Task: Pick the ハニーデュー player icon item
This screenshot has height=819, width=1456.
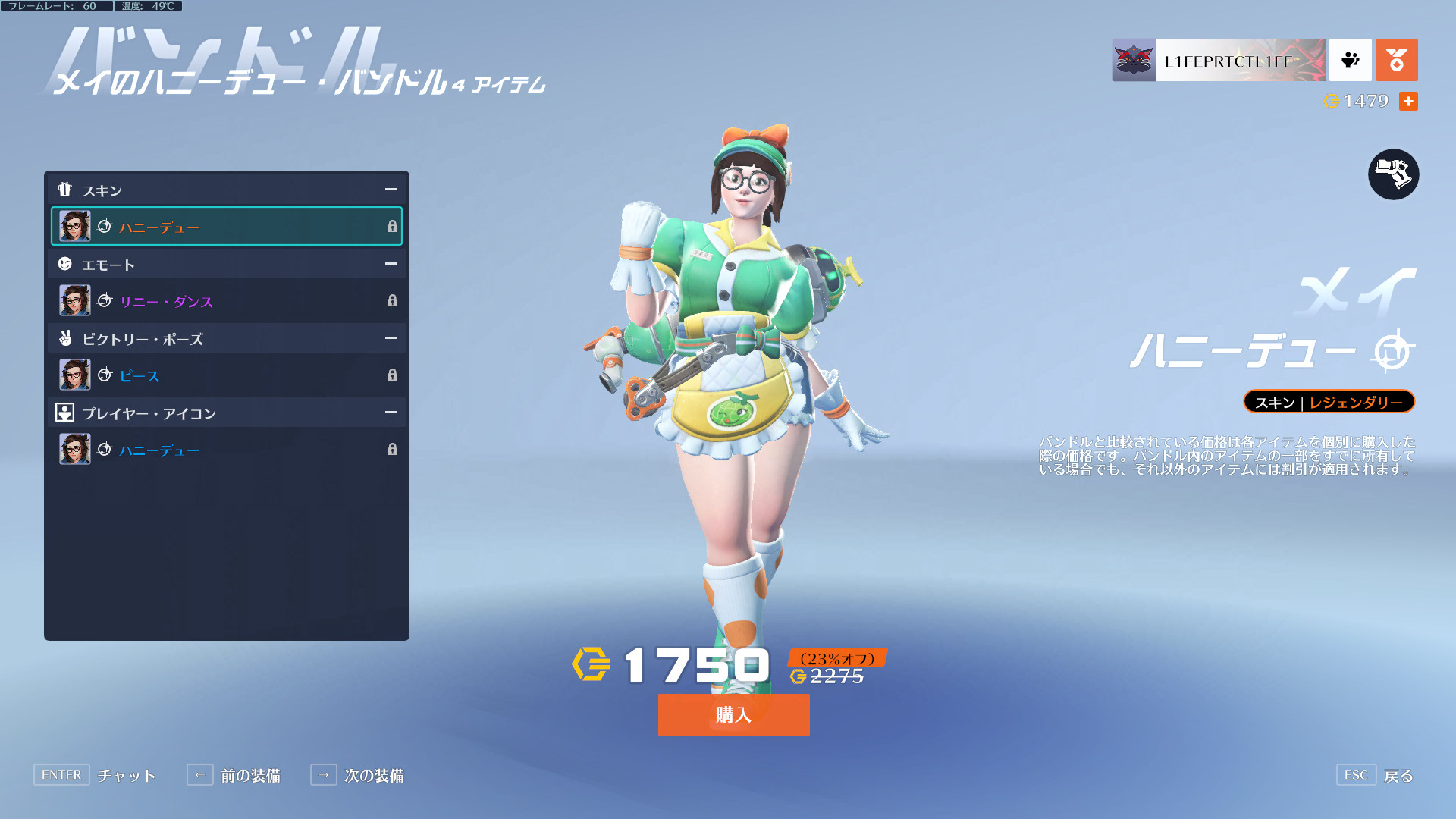Action: pos(226,449)
